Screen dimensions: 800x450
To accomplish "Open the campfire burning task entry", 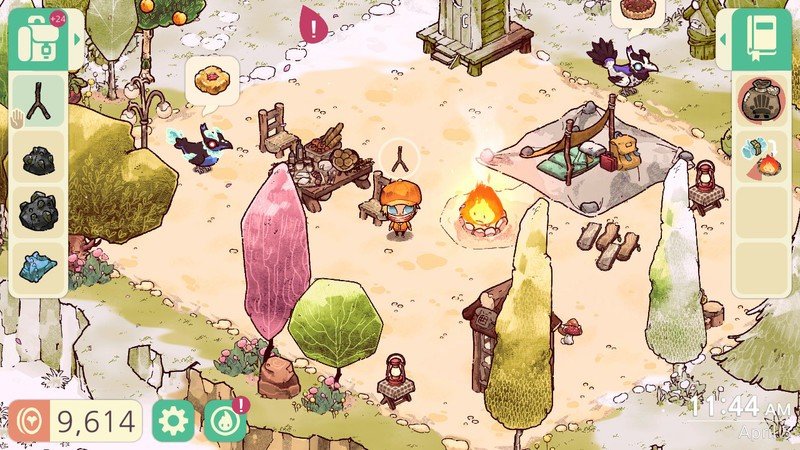I will [x=761, y=157].
